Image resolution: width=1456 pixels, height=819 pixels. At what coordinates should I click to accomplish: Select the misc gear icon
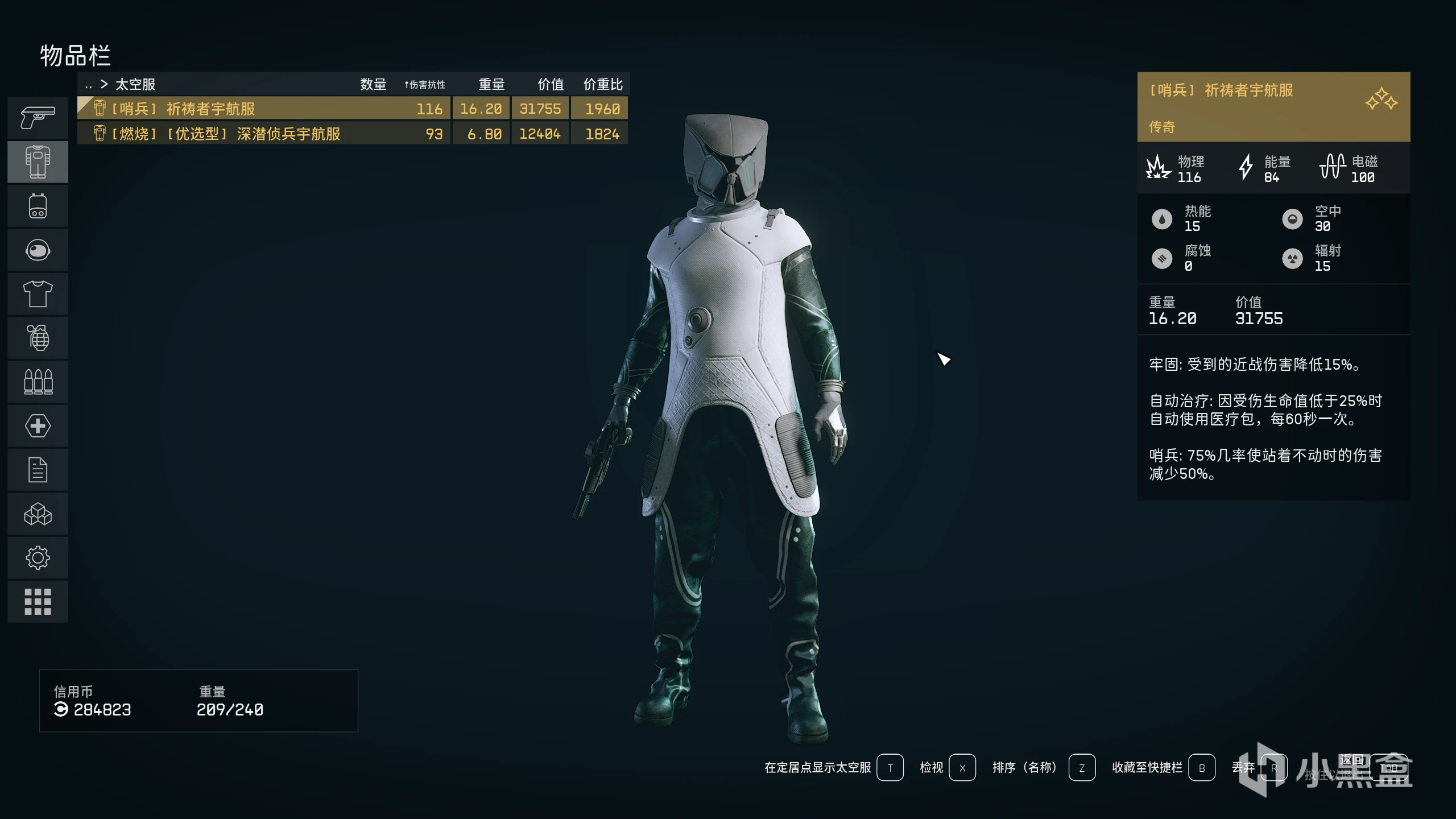tap(38, 557)
